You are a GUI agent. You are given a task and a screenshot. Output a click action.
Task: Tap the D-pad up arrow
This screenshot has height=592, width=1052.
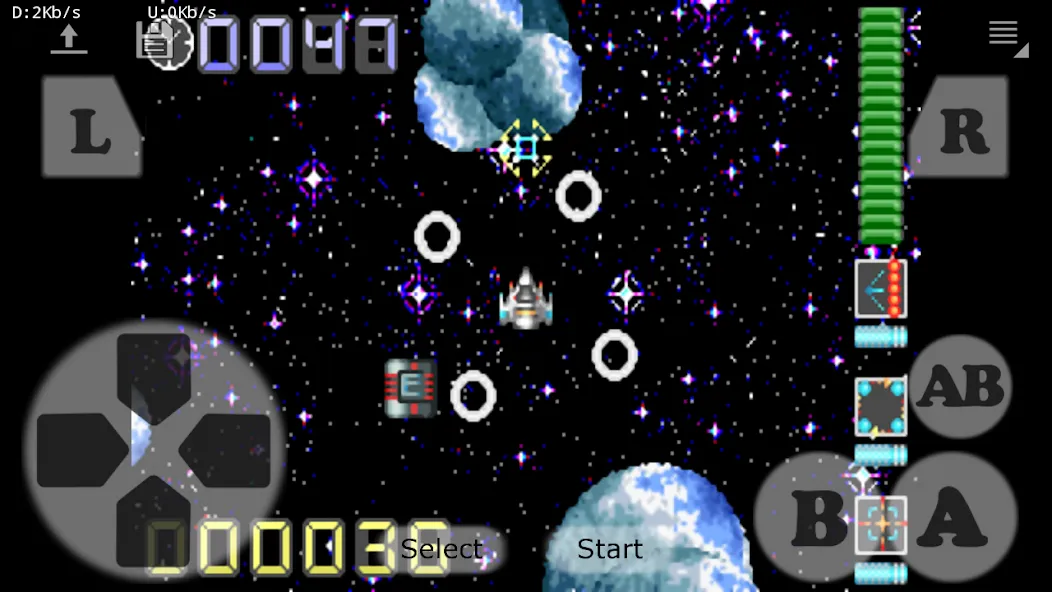(154, 370)
